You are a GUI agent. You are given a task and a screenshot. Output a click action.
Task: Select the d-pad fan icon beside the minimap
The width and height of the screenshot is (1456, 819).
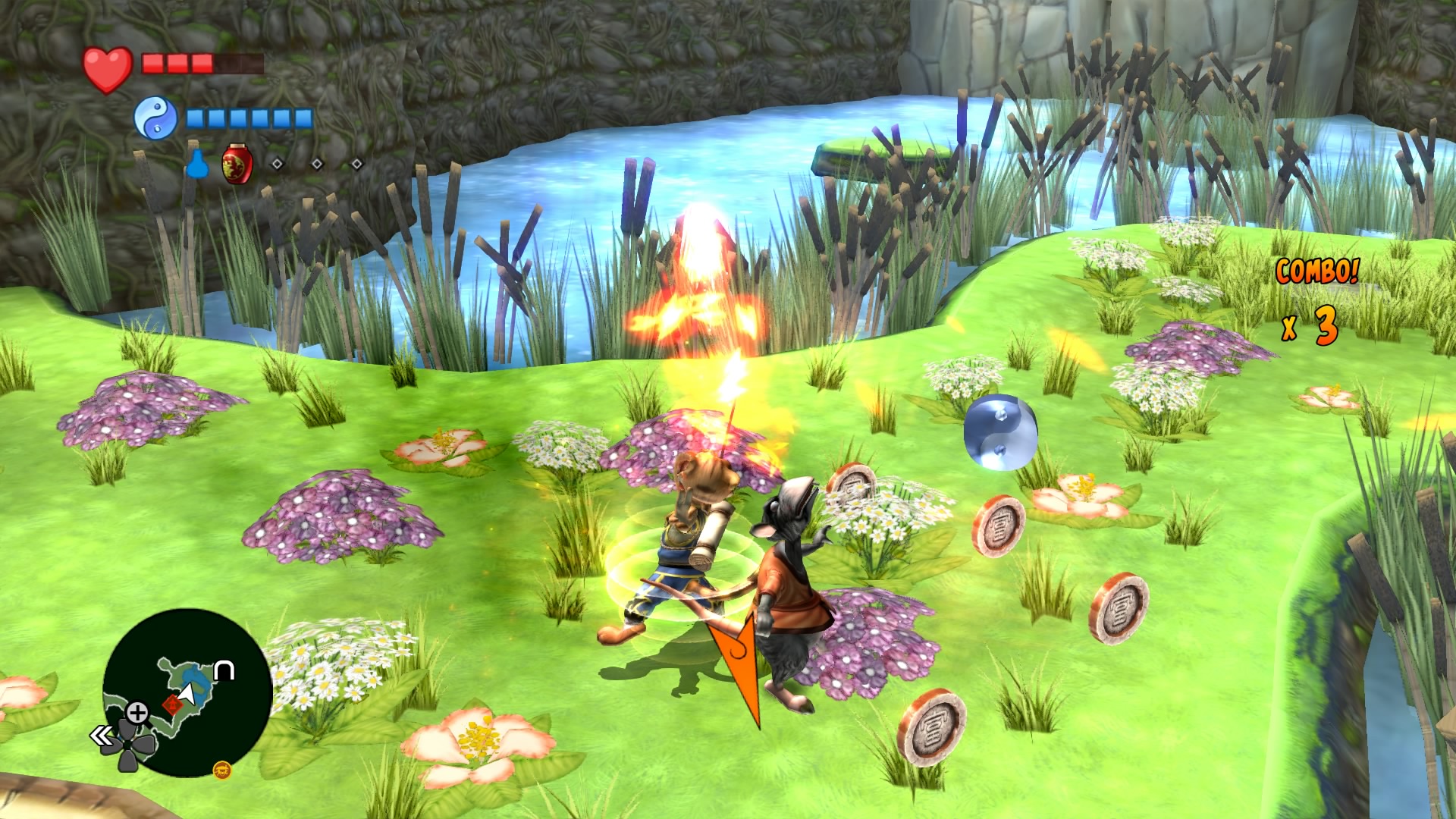(127, 744)
